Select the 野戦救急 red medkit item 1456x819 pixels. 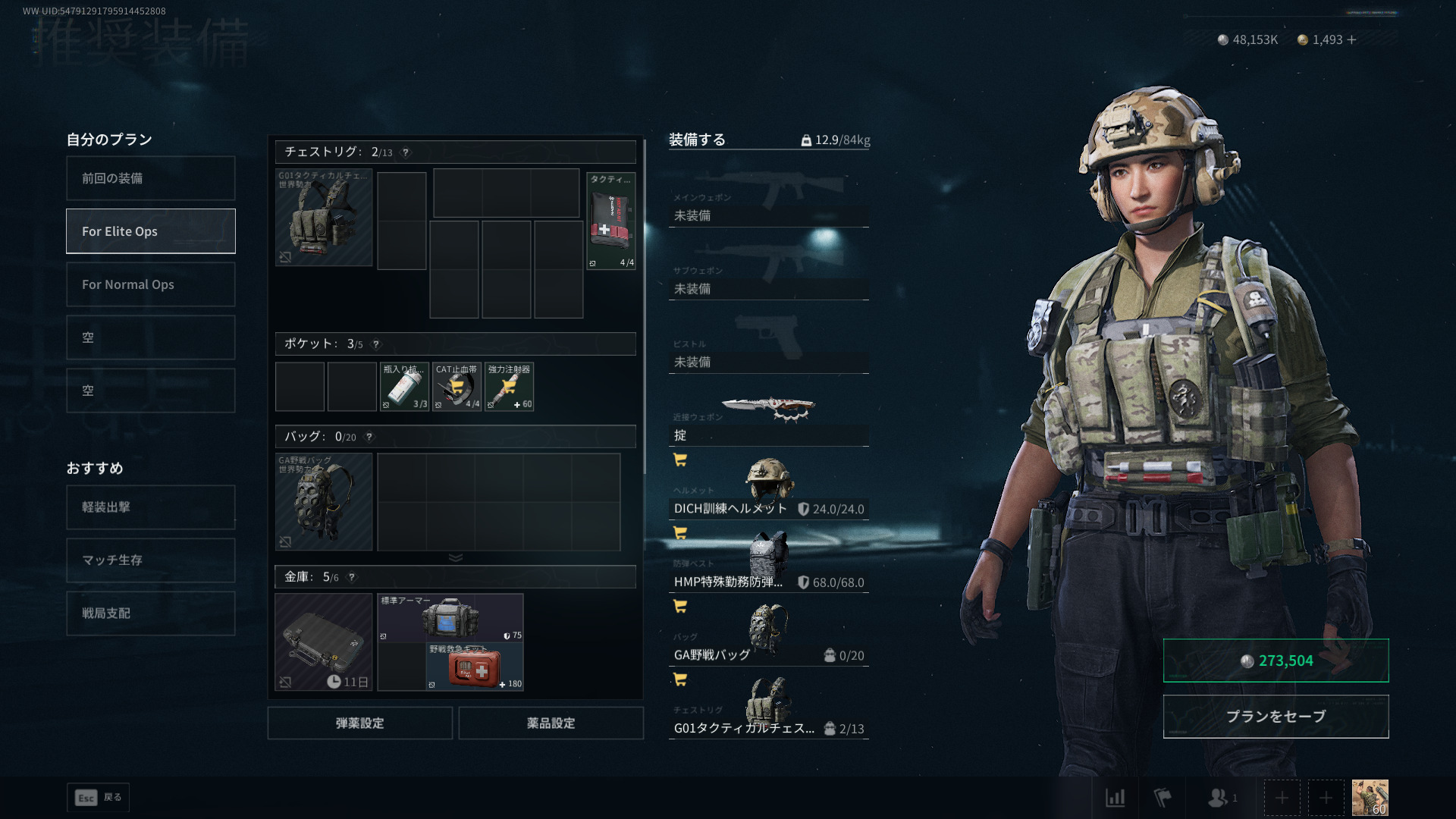[x=475, y=667]
